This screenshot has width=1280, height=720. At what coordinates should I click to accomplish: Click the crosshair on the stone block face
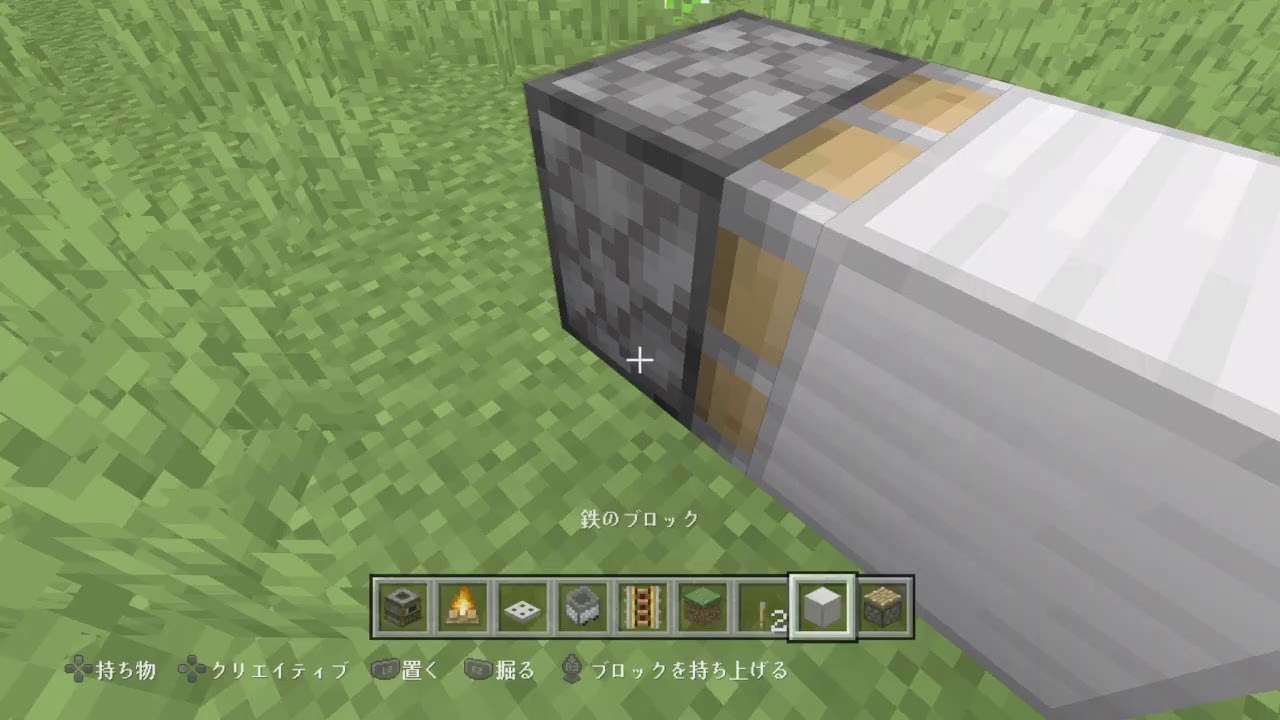coord(640,358)
